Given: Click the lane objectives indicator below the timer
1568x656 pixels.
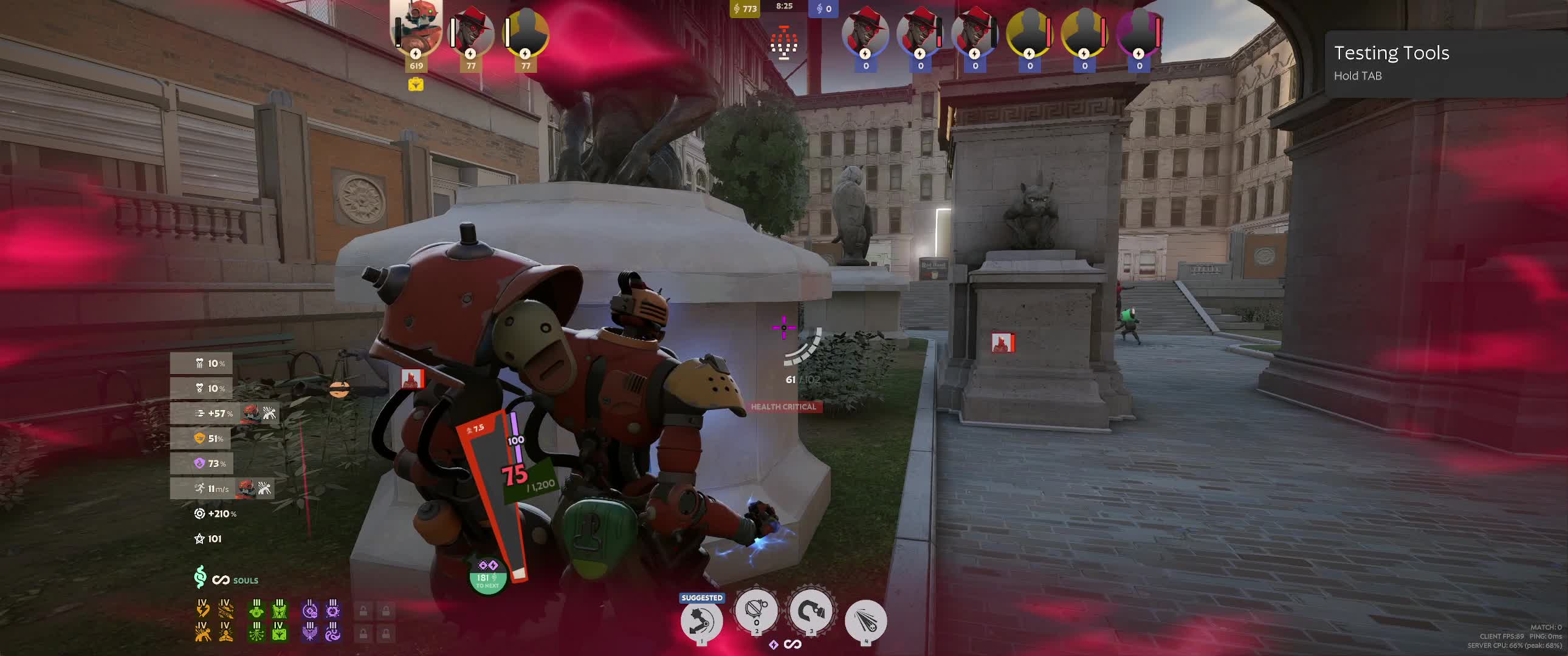Looking at the screenshot, I should pos(784,43).
